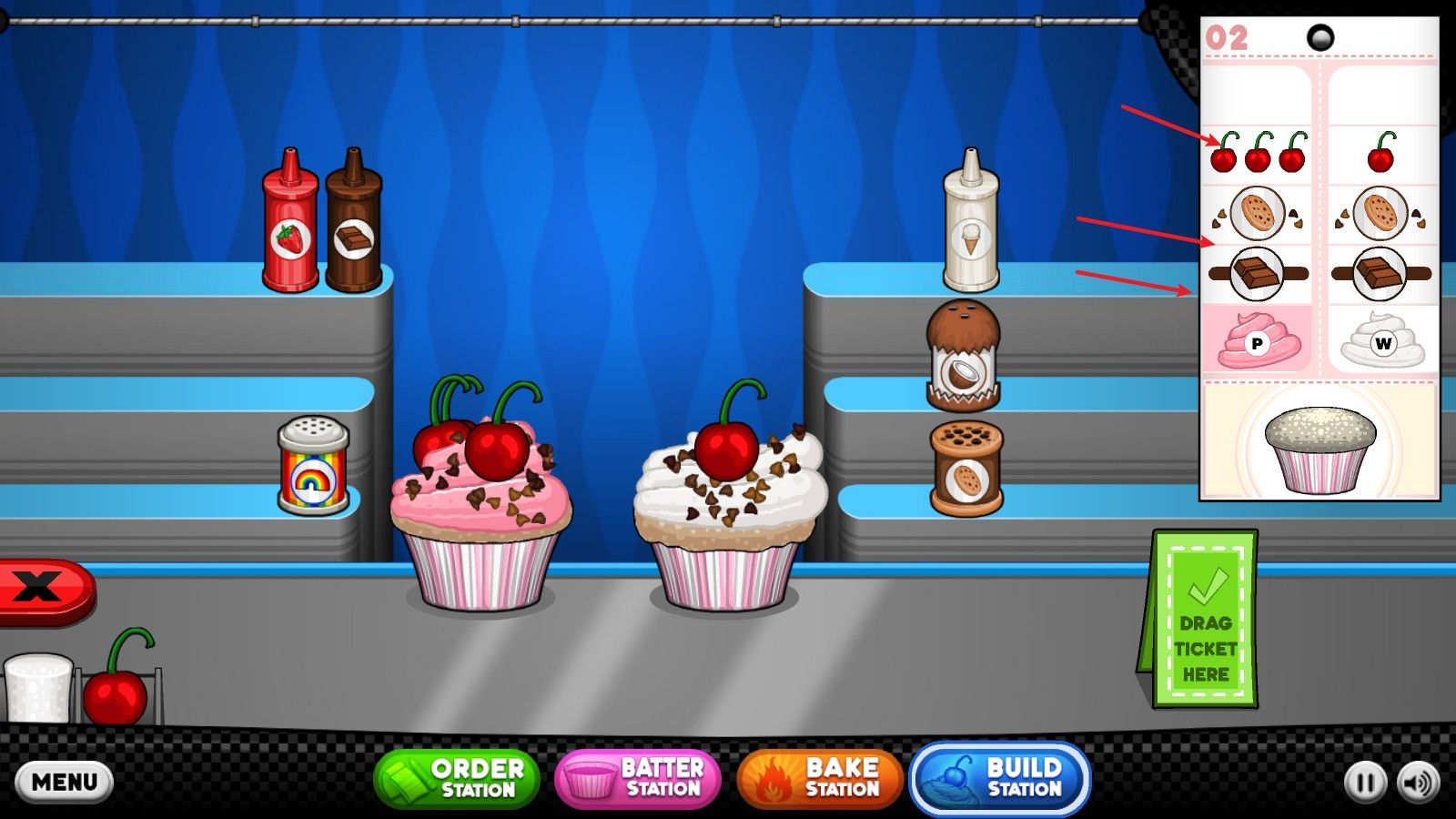Choose the rainbow sprinkles shaker

312,465
